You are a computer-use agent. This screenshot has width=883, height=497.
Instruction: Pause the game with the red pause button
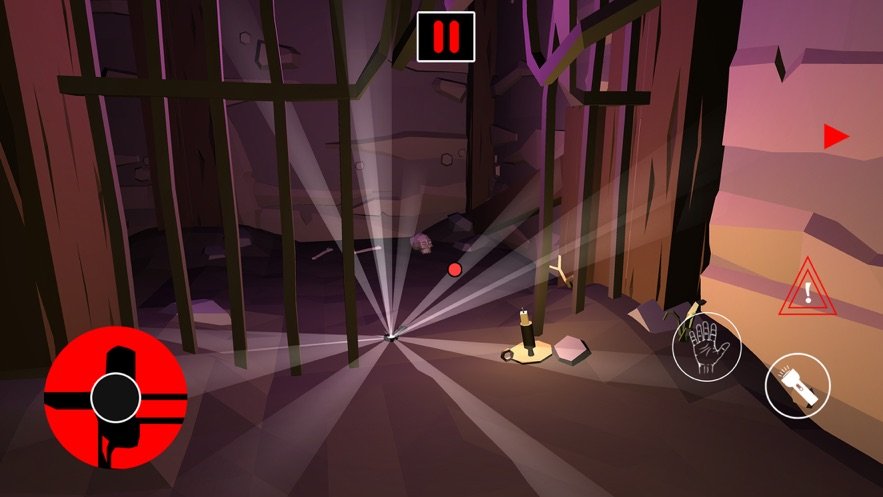click(446, 37)
